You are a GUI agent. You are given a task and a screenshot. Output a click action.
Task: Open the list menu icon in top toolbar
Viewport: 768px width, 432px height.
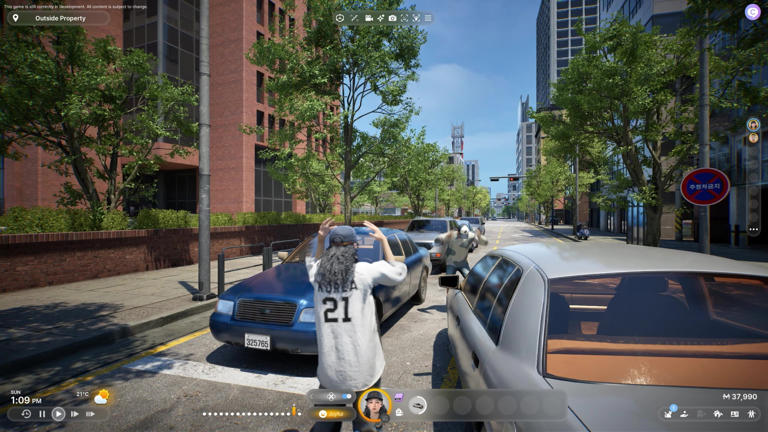[428, 18]
